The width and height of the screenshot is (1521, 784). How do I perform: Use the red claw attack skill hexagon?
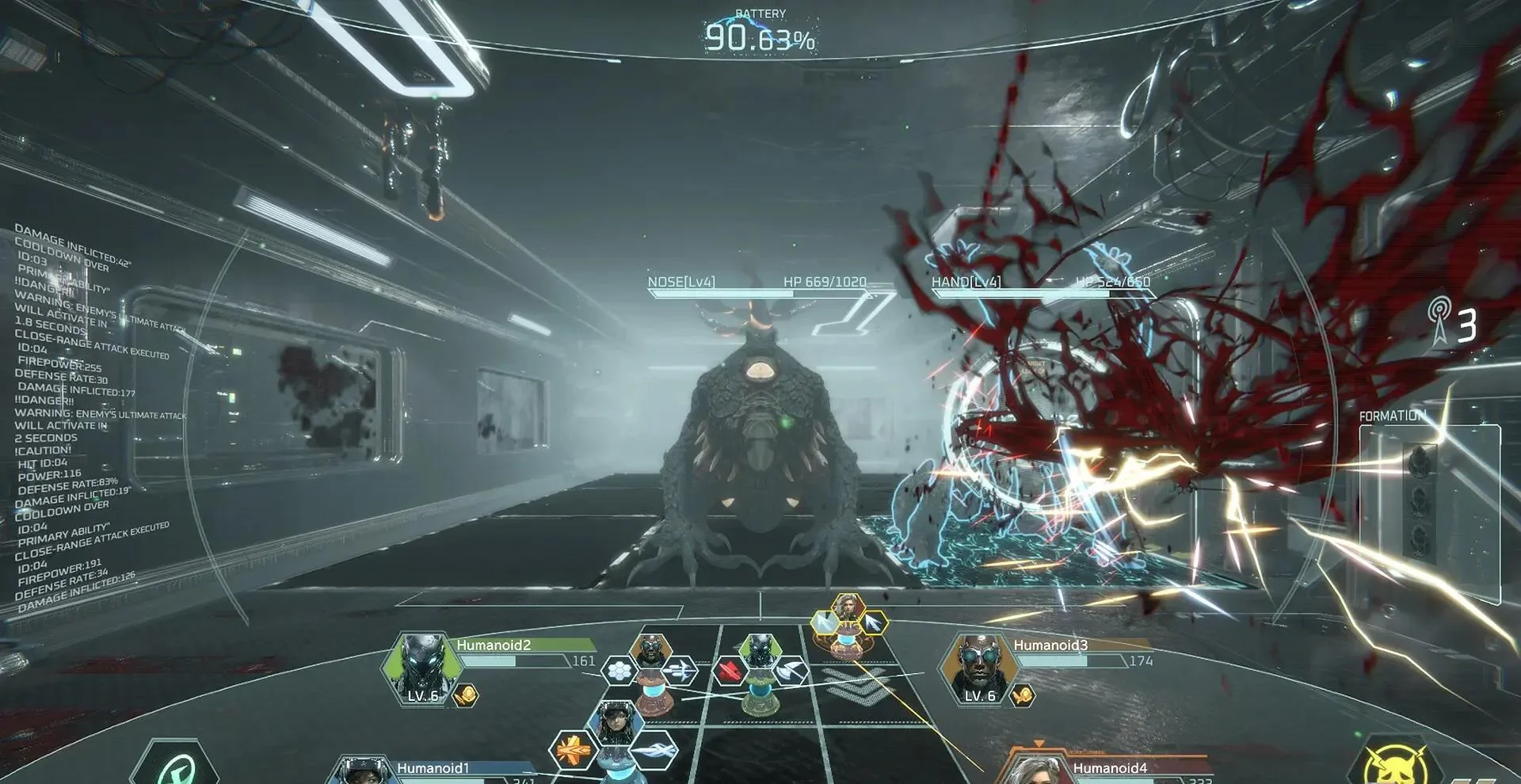pos(730,672)
